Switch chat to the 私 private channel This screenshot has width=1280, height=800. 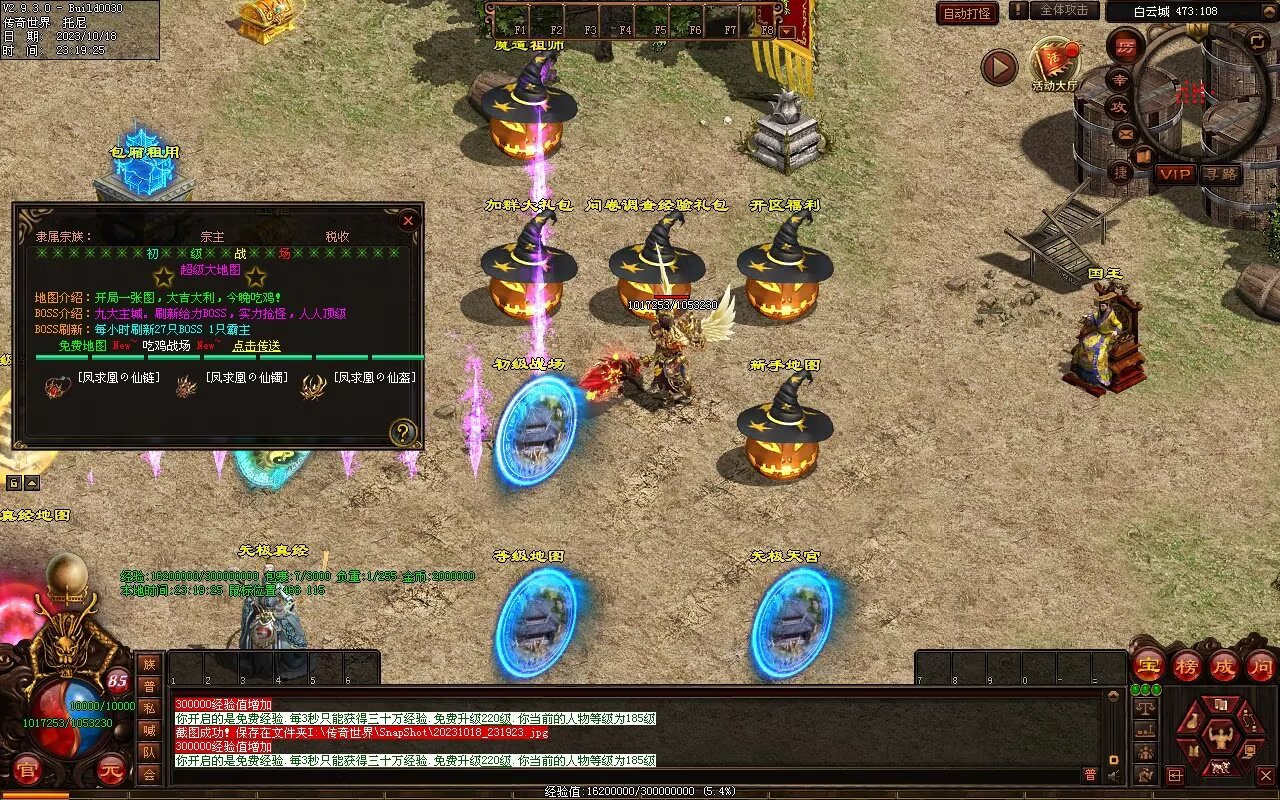tap(149, 708)
